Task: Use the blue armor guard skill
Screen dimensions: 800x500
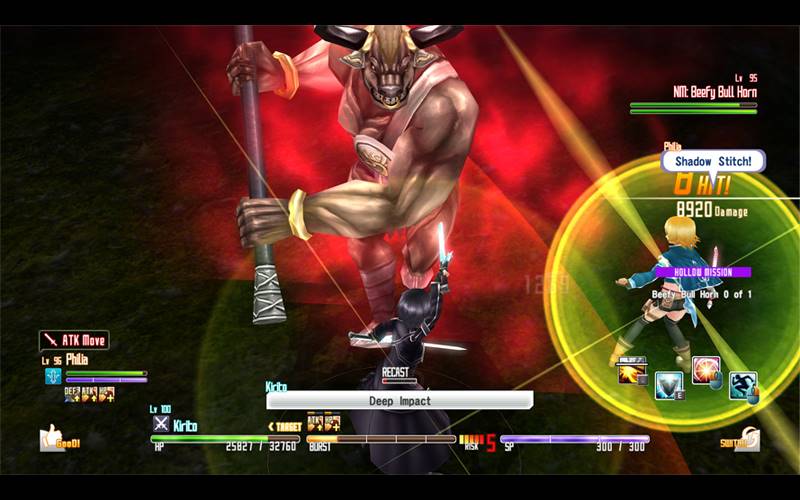Action: (x=668, y=385)
